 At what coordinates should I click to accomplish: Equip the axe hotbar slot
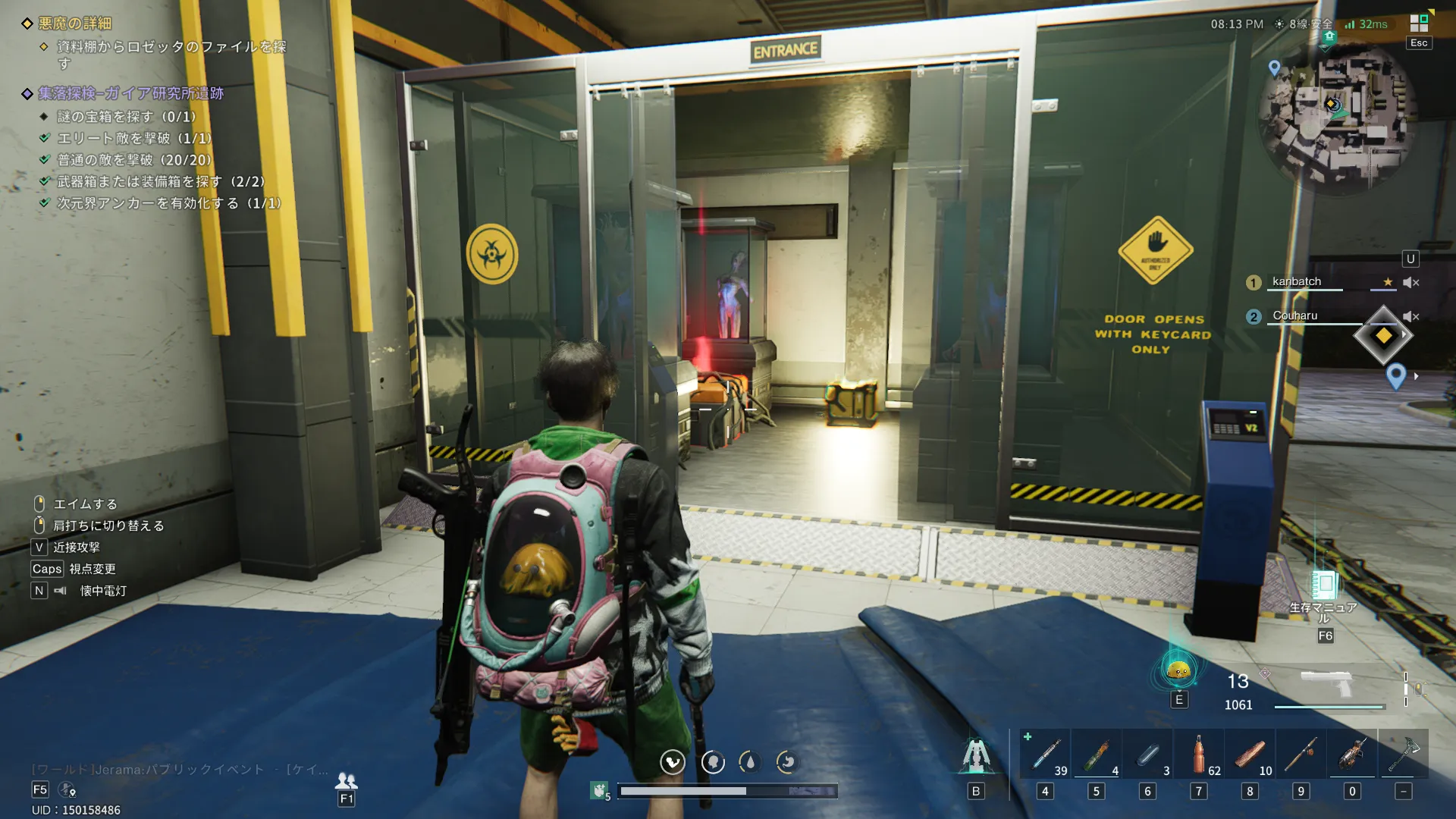pyautogui.click(x=1404, y=755)
